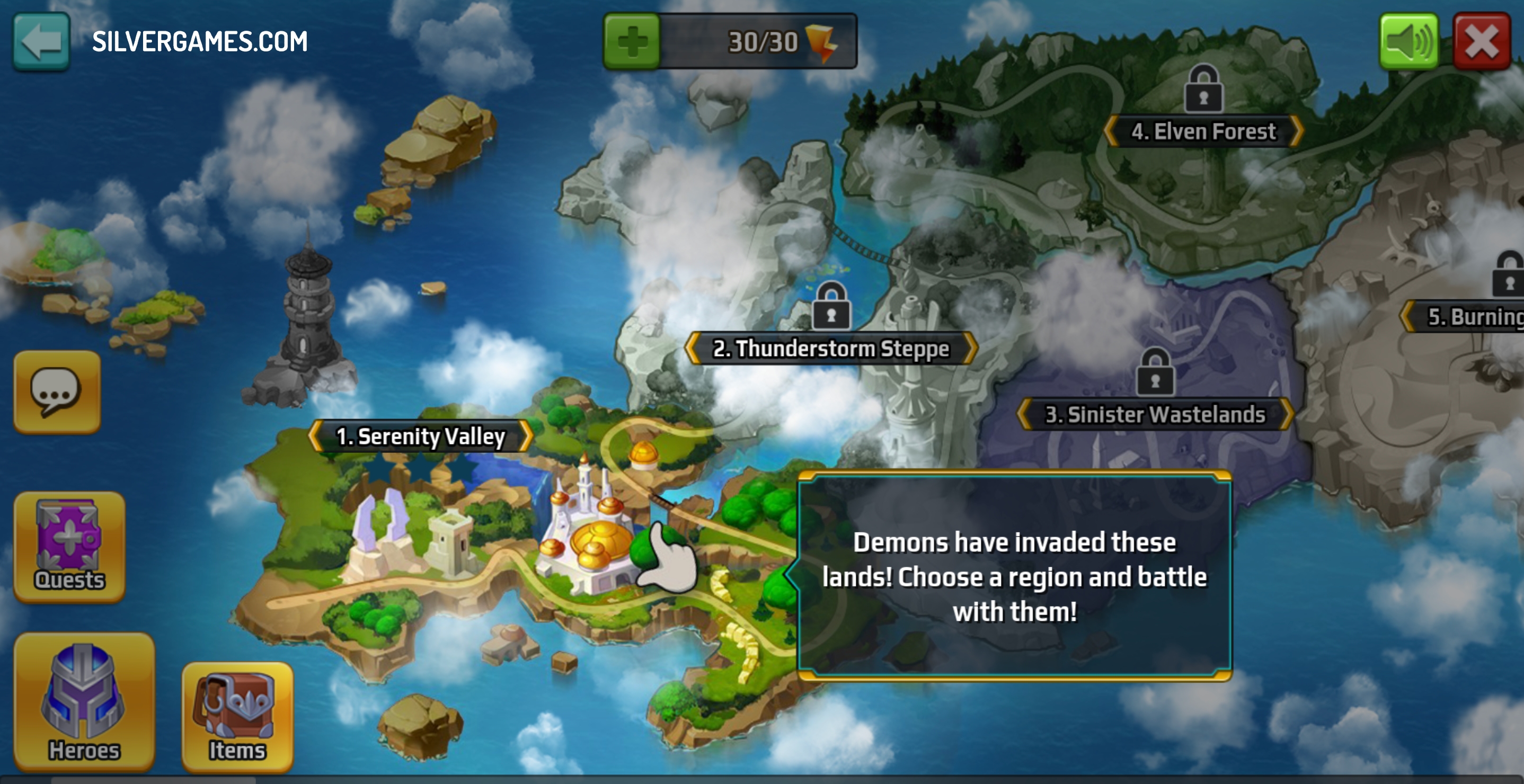The height and width of the screenshot is (784, 1524).
Task: Pick the locked Elven Forest region
Action: [1203, 131]
